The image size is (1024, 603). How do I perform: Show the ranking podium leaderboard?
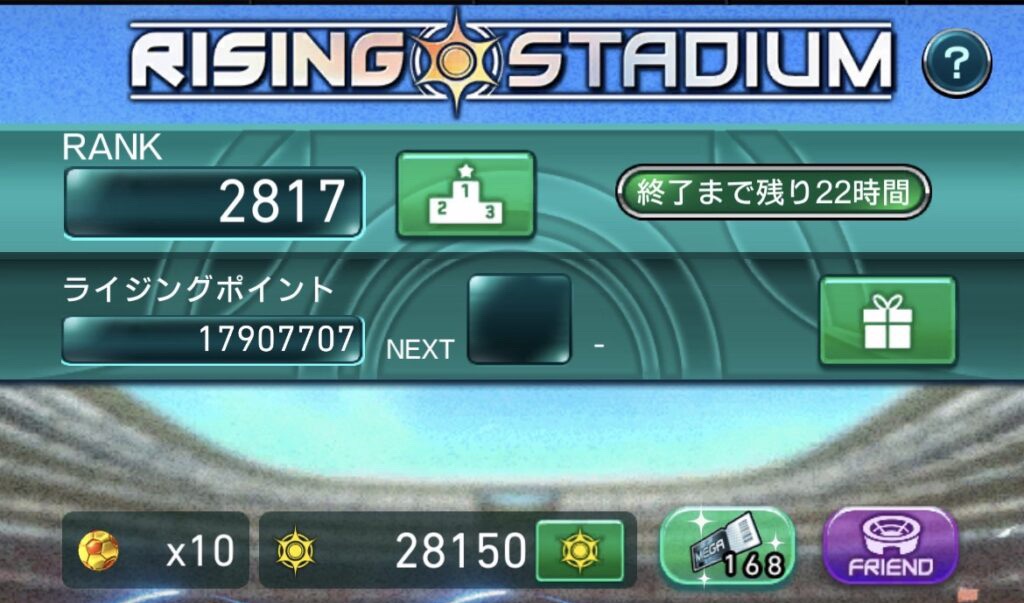465,194
